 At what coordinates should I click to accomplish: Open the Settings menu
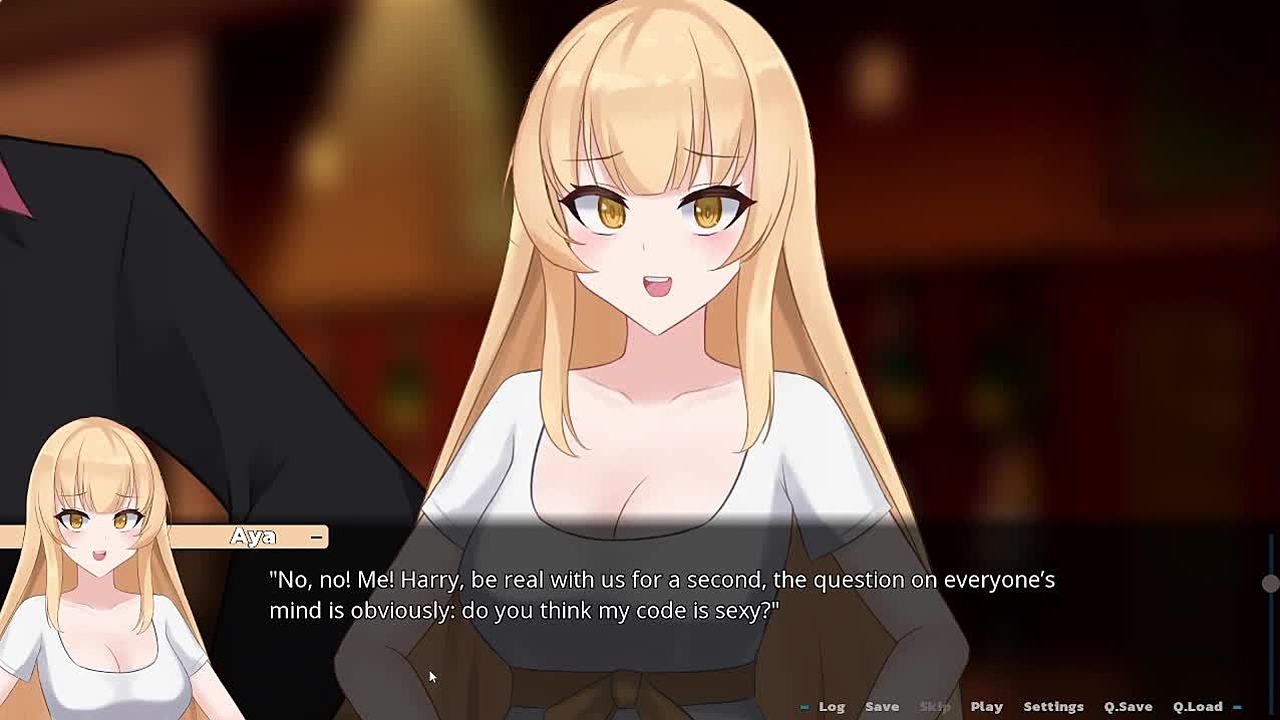pos(1053,706)
